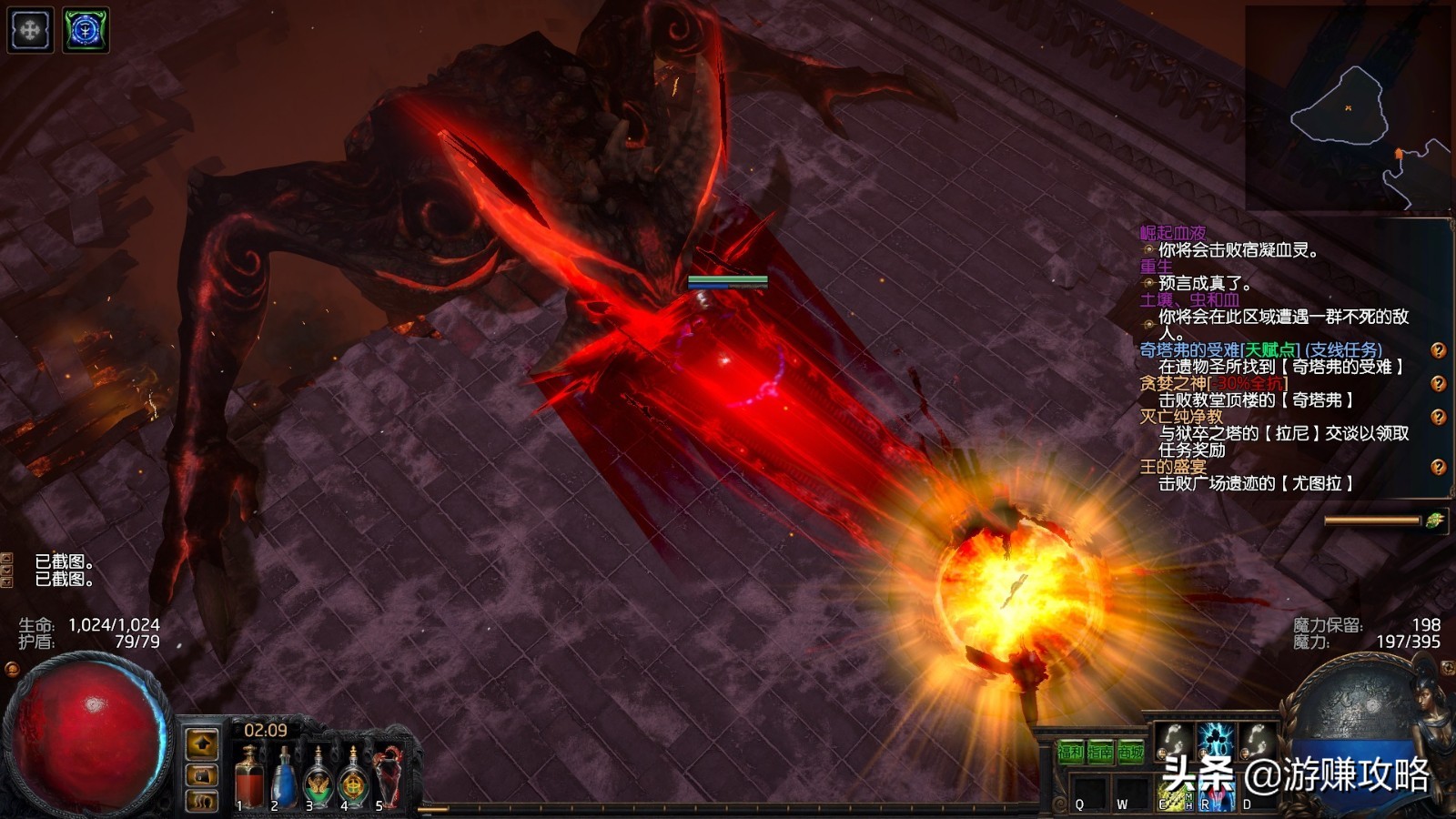Click the help icon for 奇塔弗的受难 quest

[1438, 350]
